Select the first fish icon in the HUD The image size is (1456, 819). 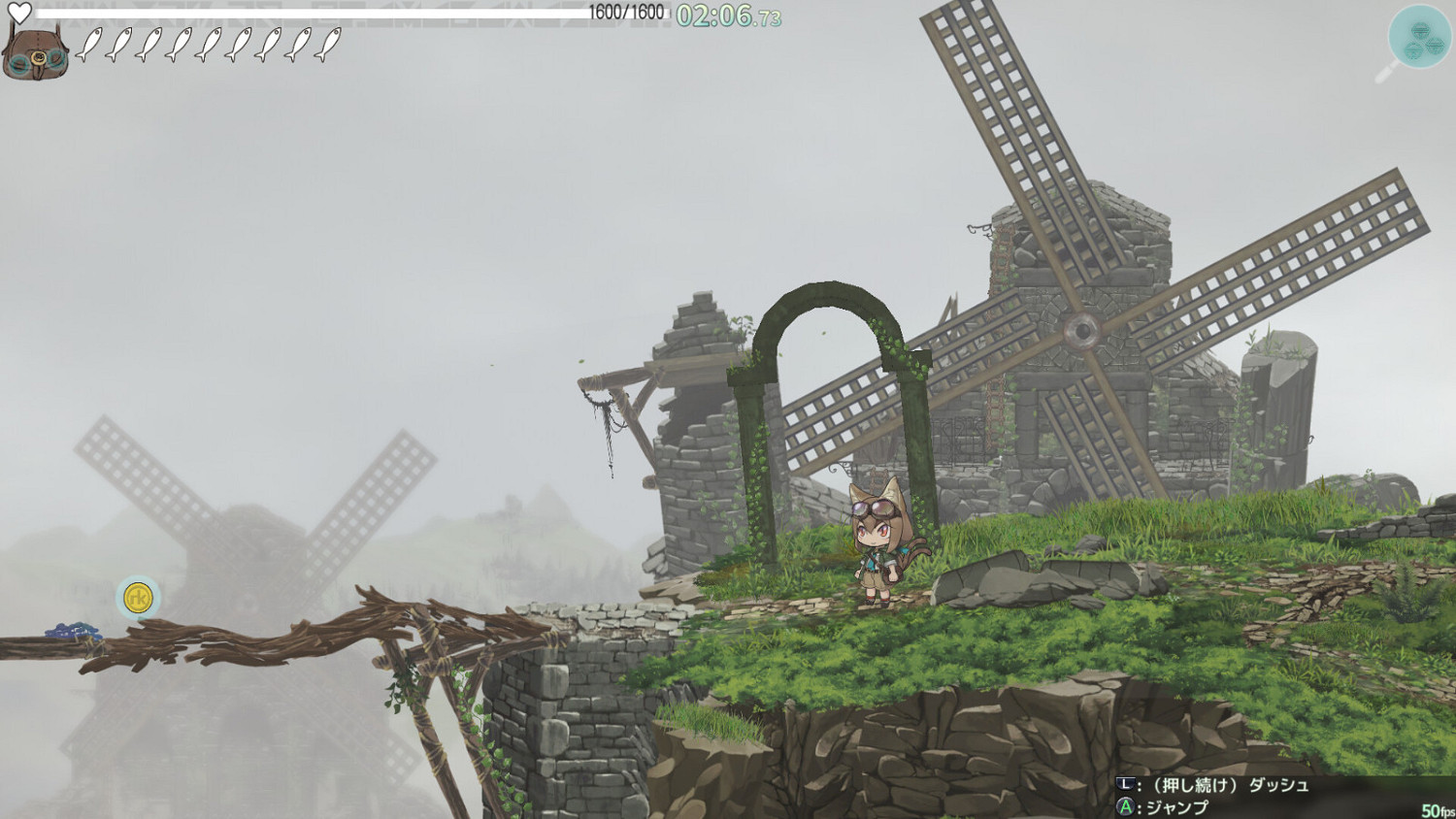coord(90,44)
